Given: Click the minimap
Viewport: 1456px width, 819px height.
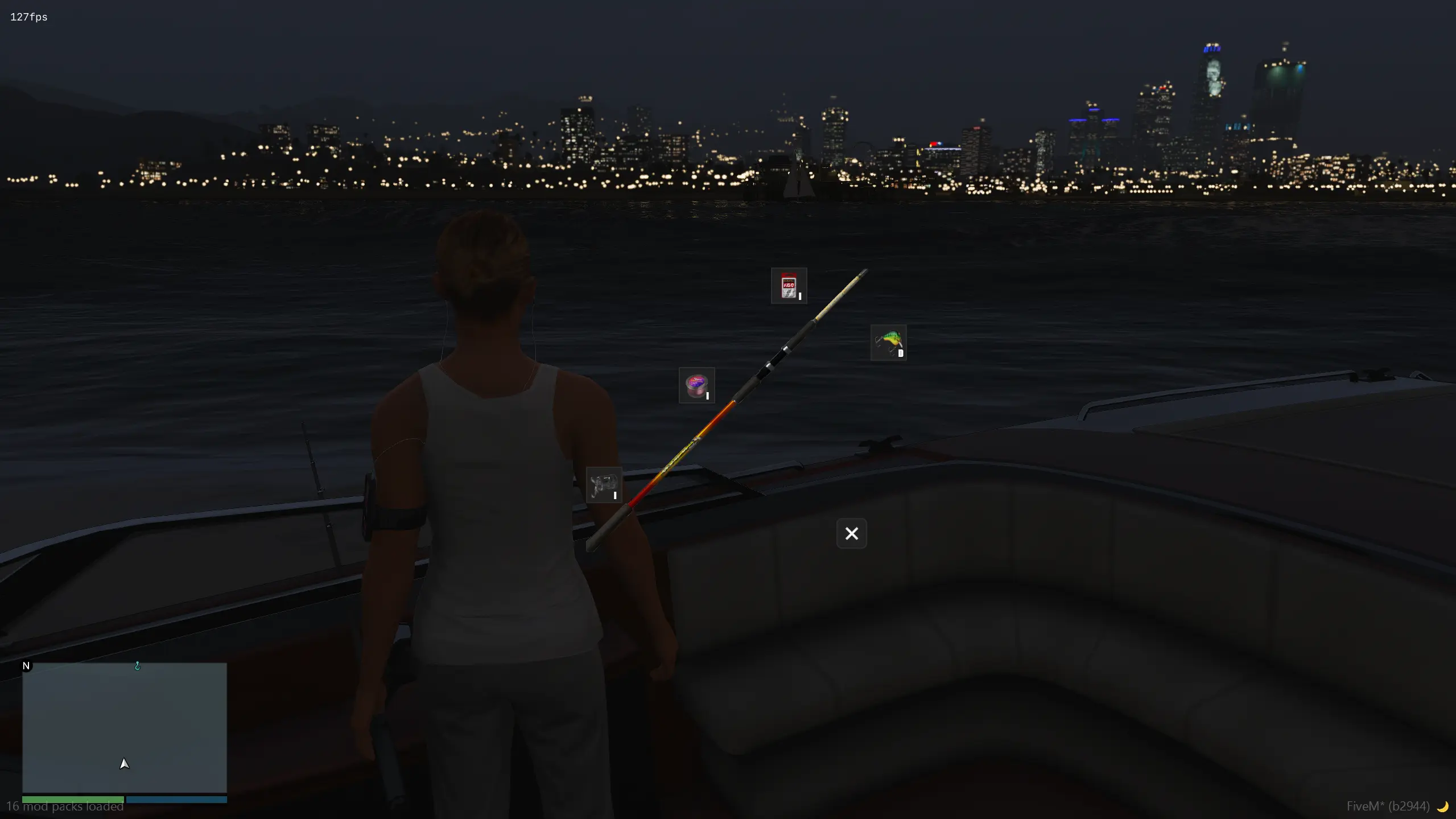Looking at the screenshot, I should 125,727.
